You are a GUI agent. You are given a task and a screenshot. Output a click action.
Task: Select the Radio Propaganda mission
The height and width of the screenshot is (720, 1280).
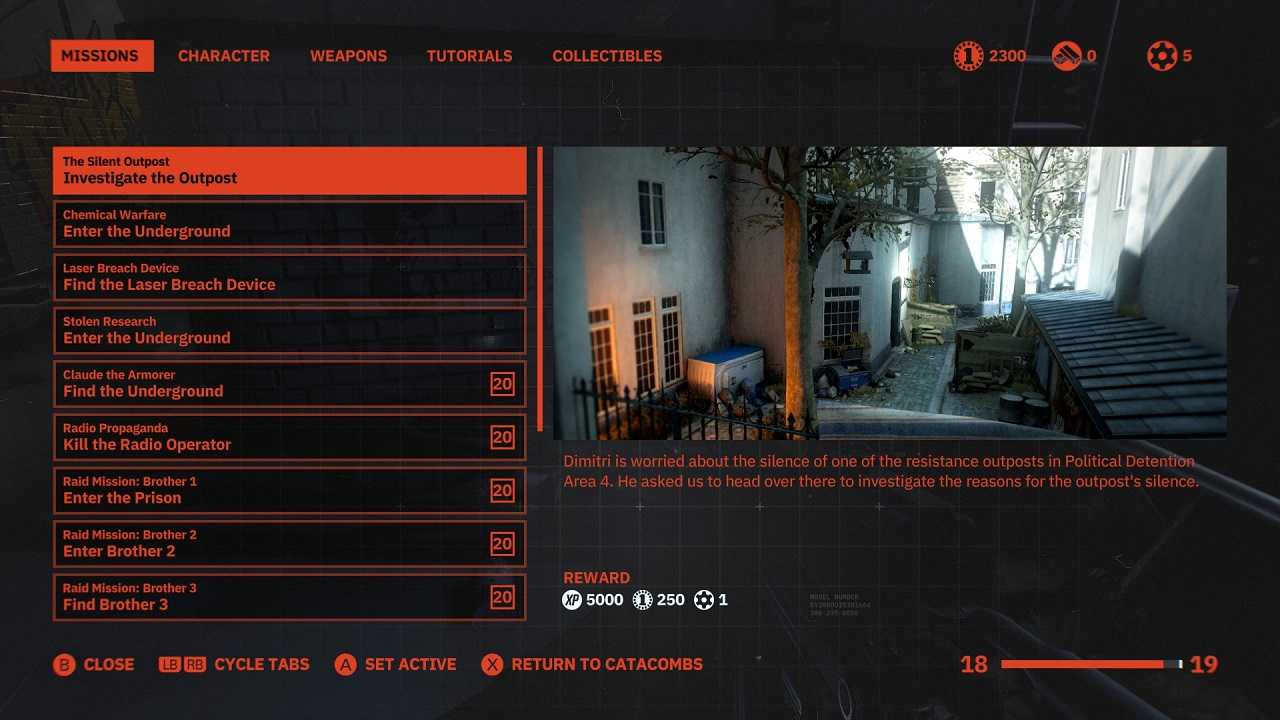tap(289, 437)
